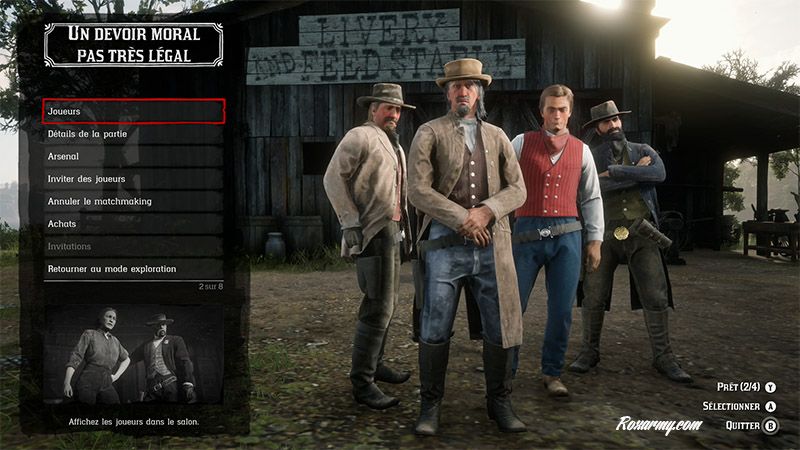
Task: Open the Achats menu entry
Action: [133, 224]
